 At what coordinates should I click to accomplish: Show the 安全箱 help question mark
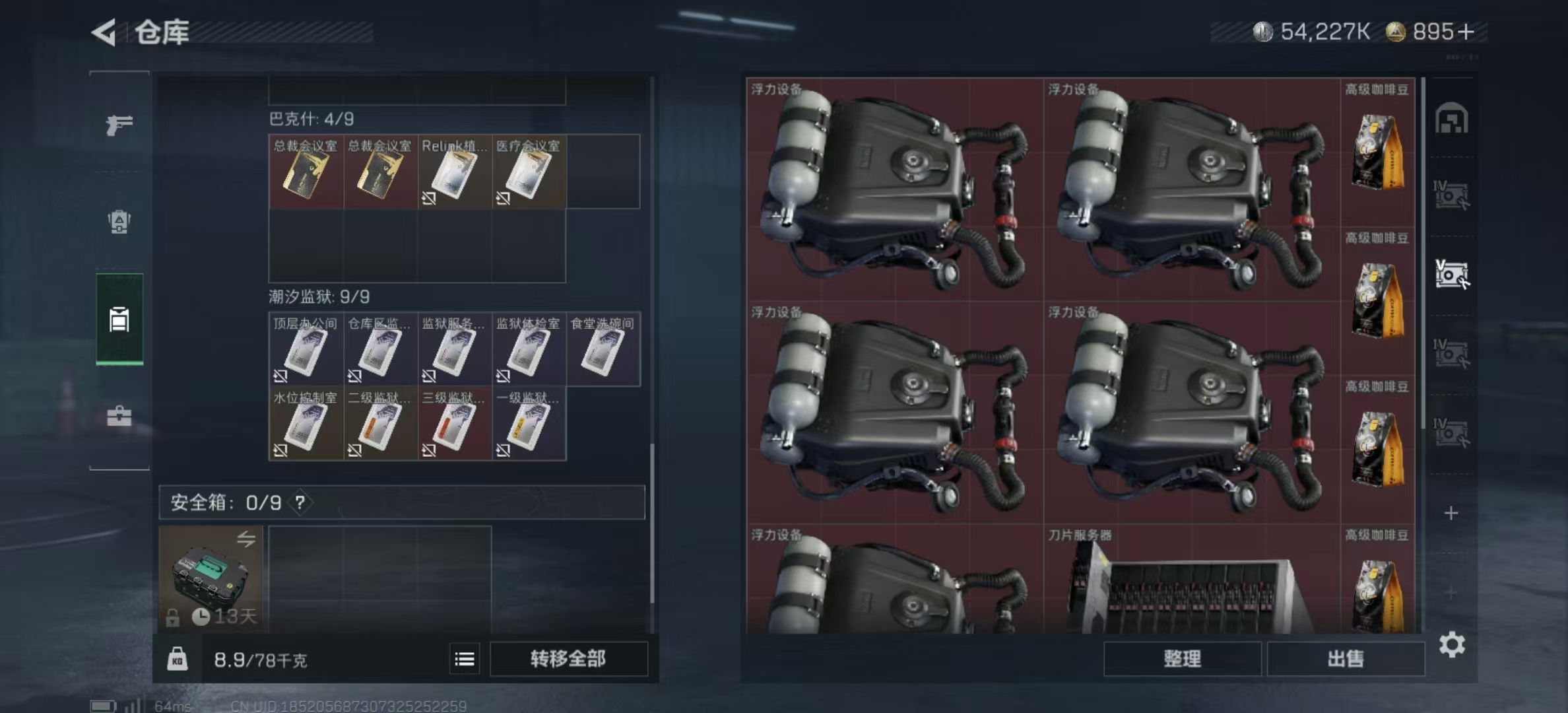[300, 503]
